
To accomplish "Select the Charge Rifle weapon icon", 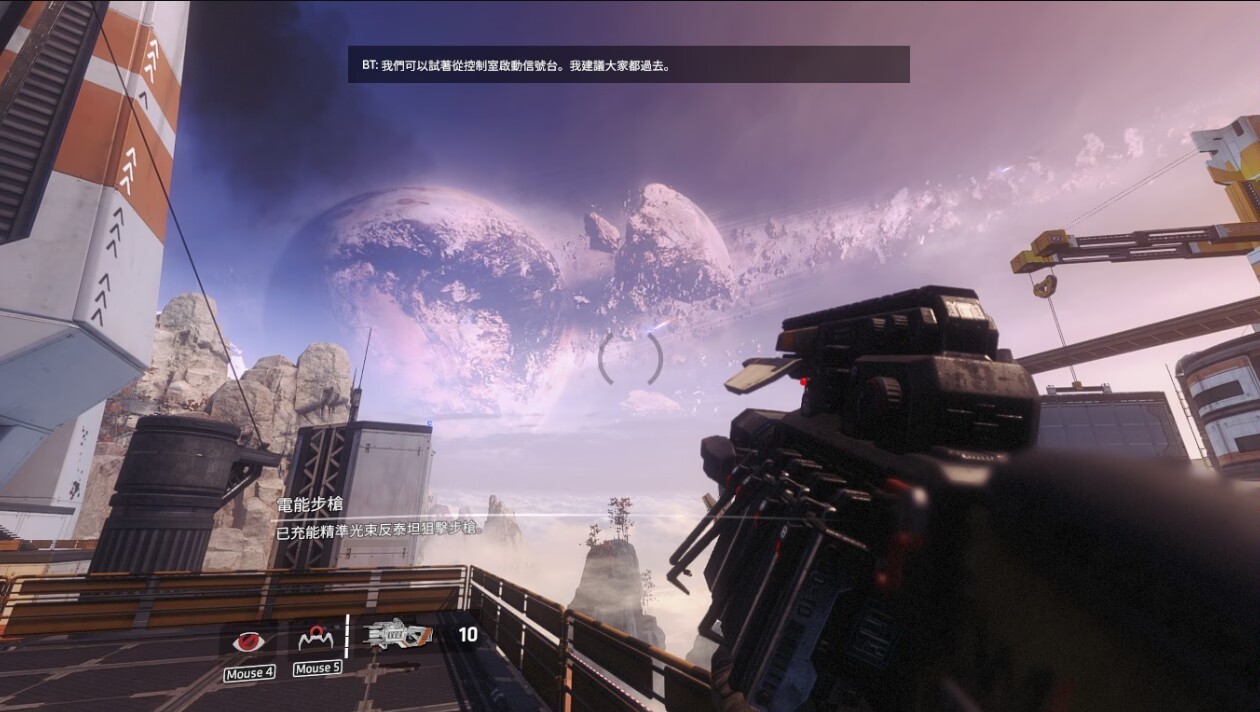I will click(397, 635).
